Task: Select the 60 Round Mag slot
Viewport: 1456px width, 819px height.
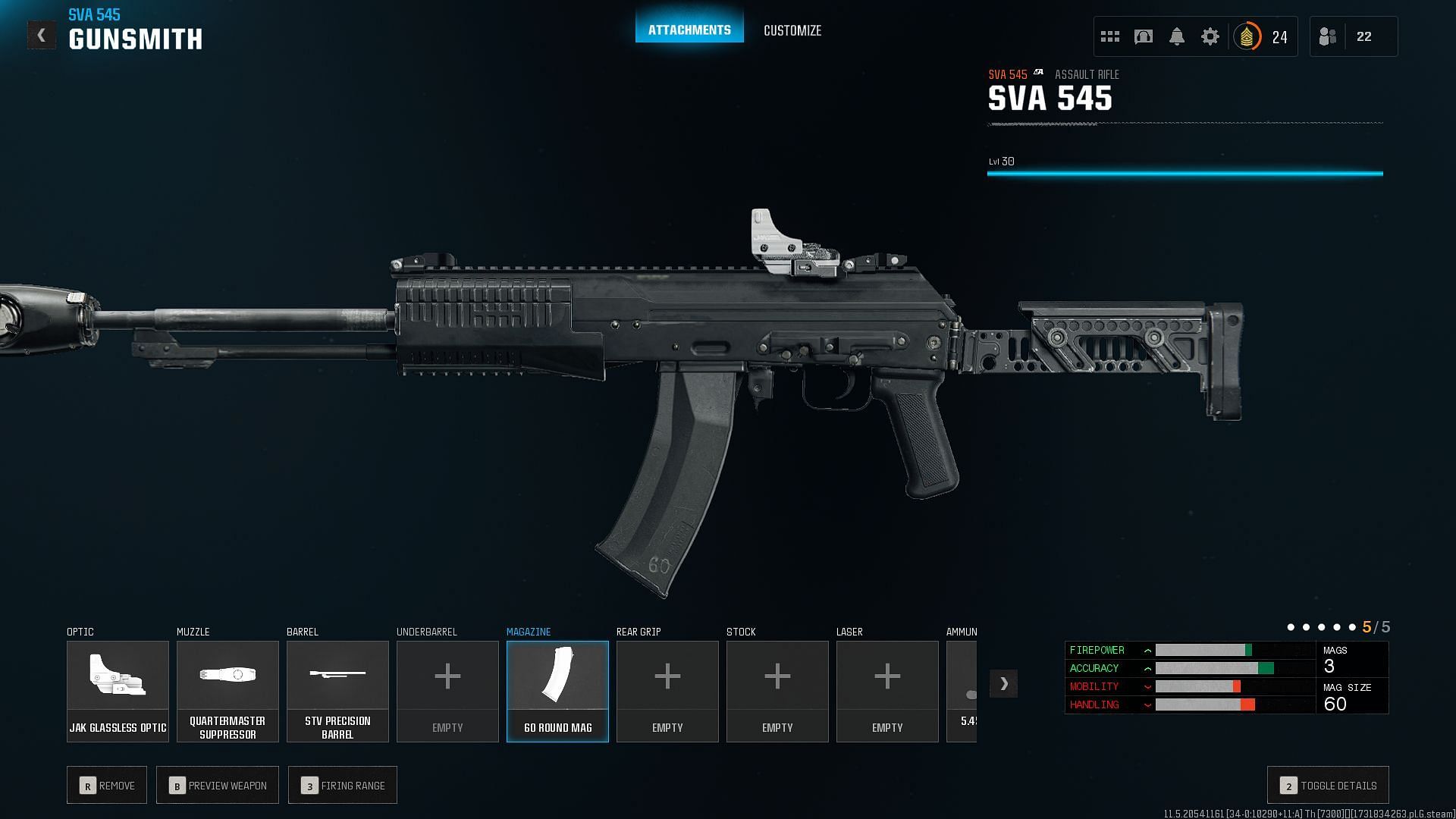Action: [557, 691]
